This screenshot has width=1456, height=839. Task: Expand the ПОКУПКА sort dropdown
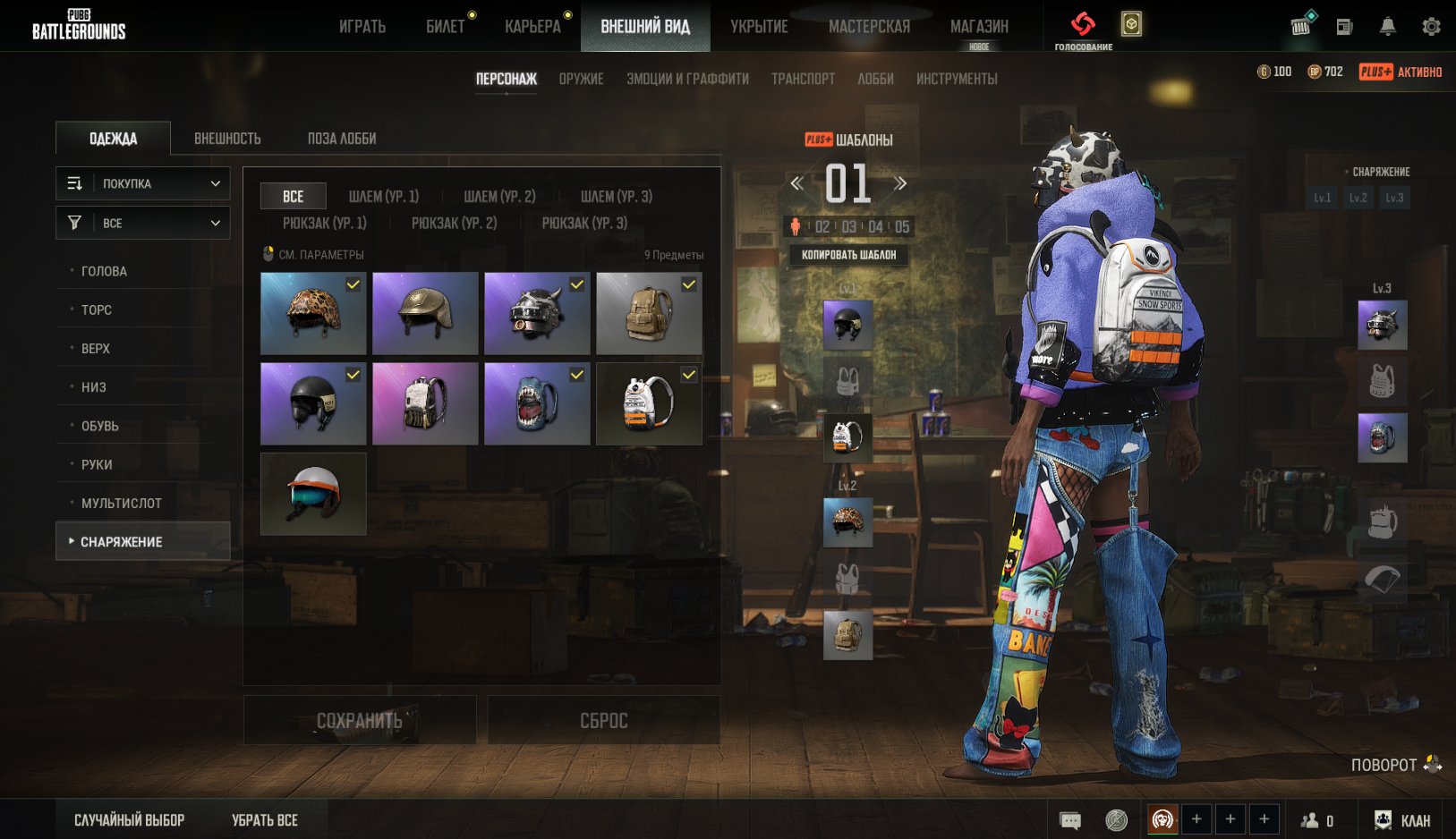tap(143, 183)
